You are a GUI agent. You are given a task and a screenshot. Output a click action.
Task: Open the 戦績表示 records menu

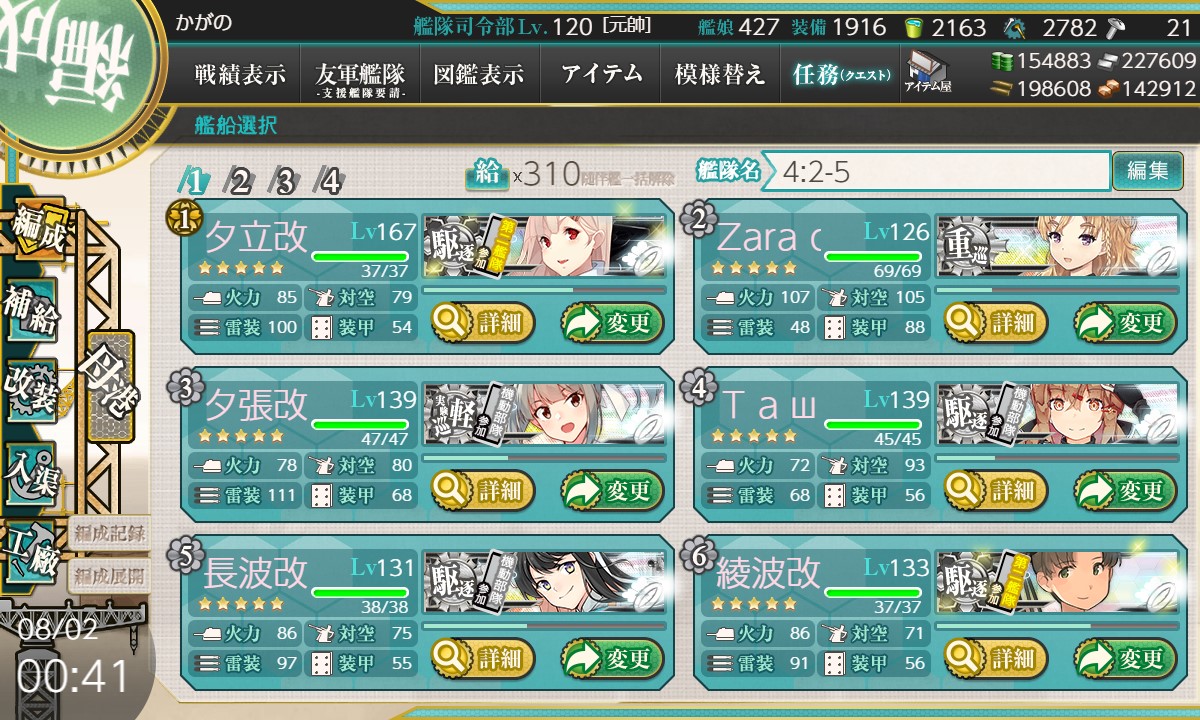coord(240,75)
